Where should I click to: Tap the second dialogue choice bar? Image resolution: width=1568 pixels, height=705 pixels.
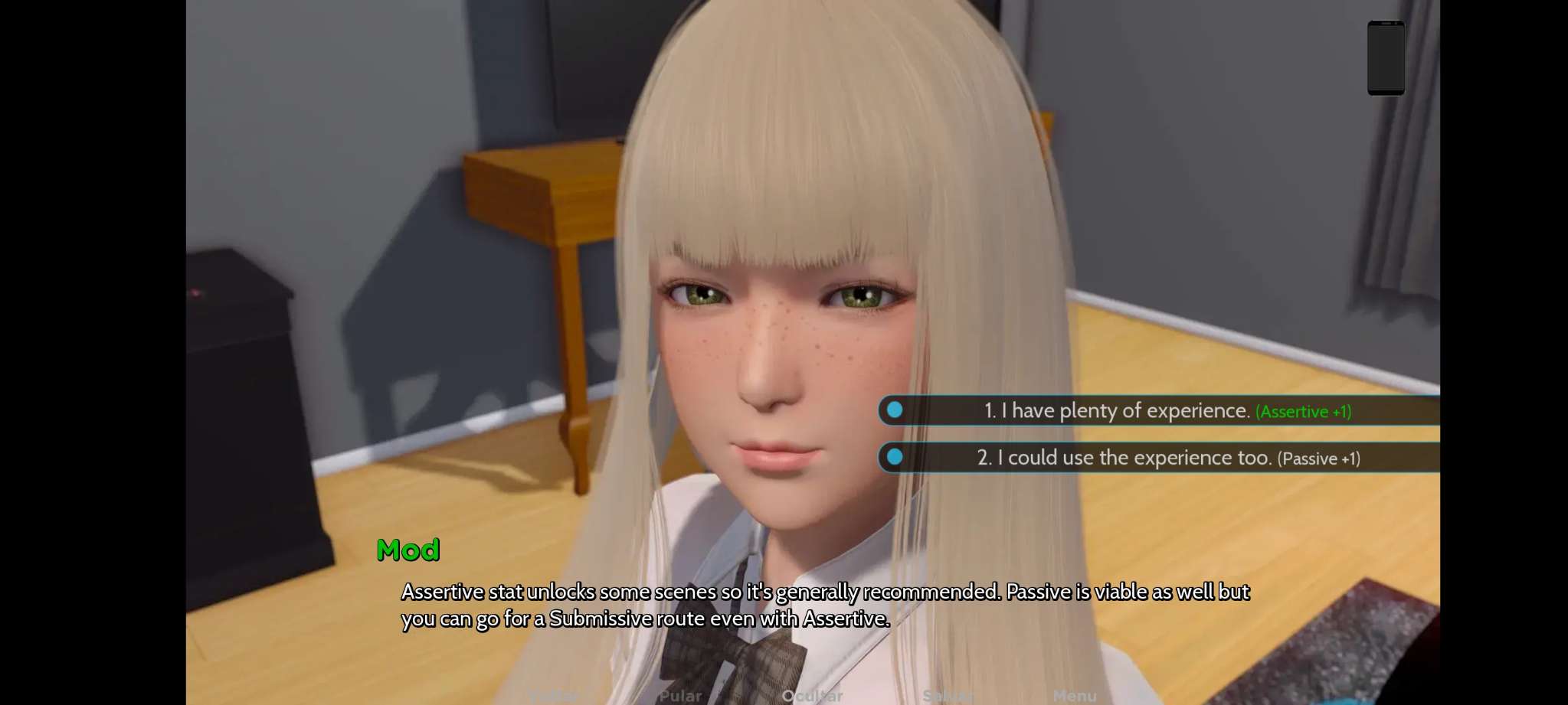pyautogui.click(x=1157, y=458)
